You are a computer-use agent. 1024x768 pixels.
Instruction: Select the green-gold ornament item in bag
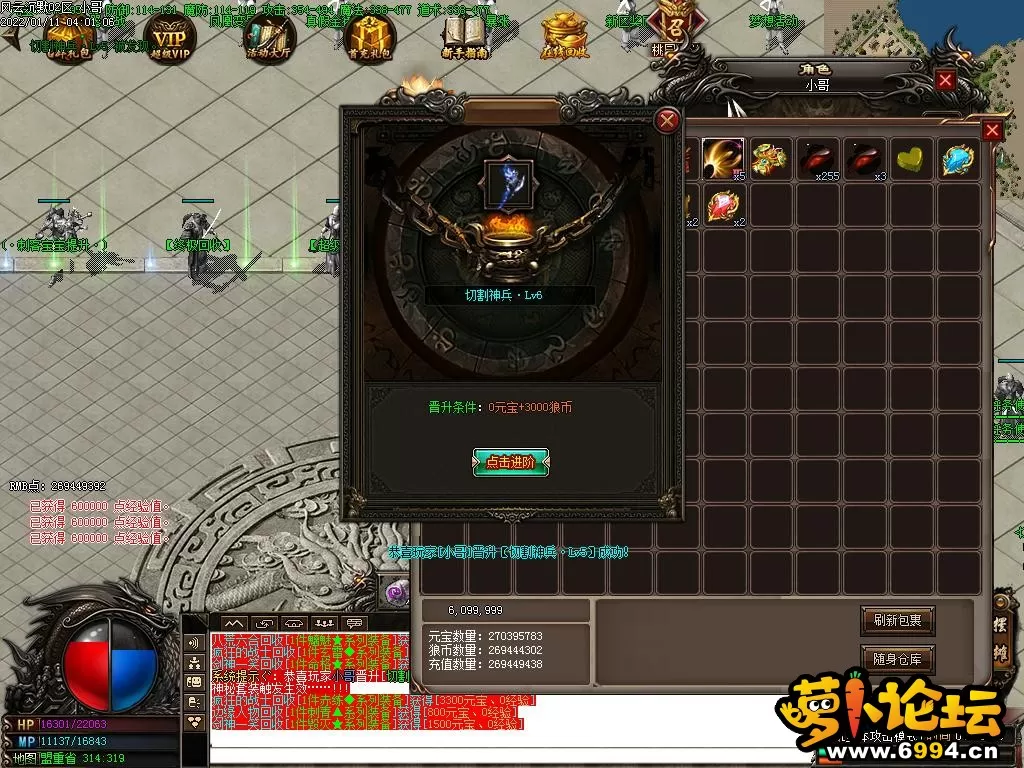pos(770,159)
